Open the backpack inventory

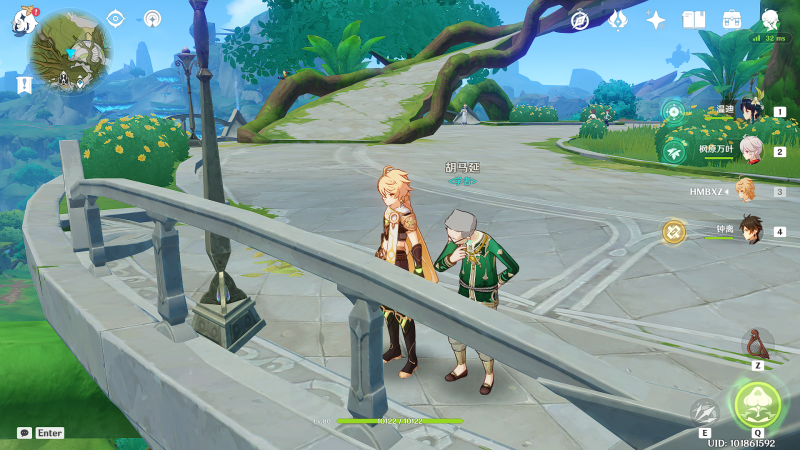(x=732, y=20)
